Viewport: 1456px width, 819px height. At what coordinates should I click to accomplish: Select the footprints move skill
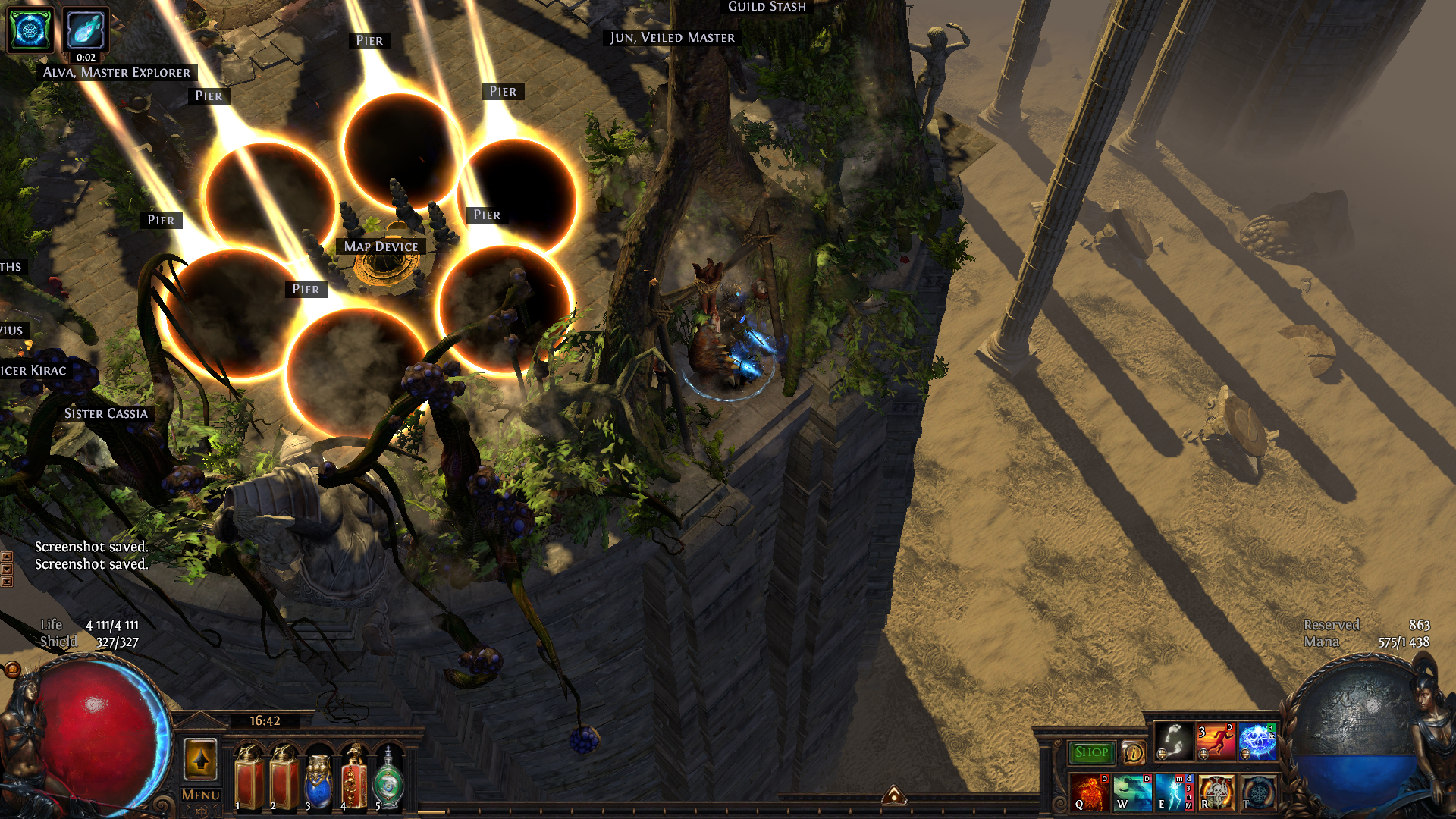click(x=1174, y=741)
